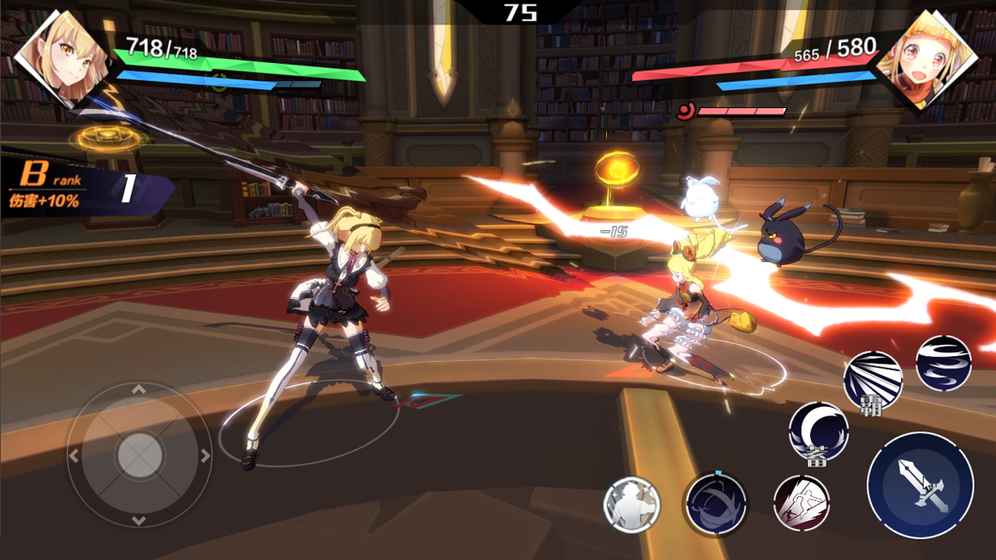This screenshot has height=560, width=996.
Task: Tap the sword basic attack button
Action: coord(920,485)
